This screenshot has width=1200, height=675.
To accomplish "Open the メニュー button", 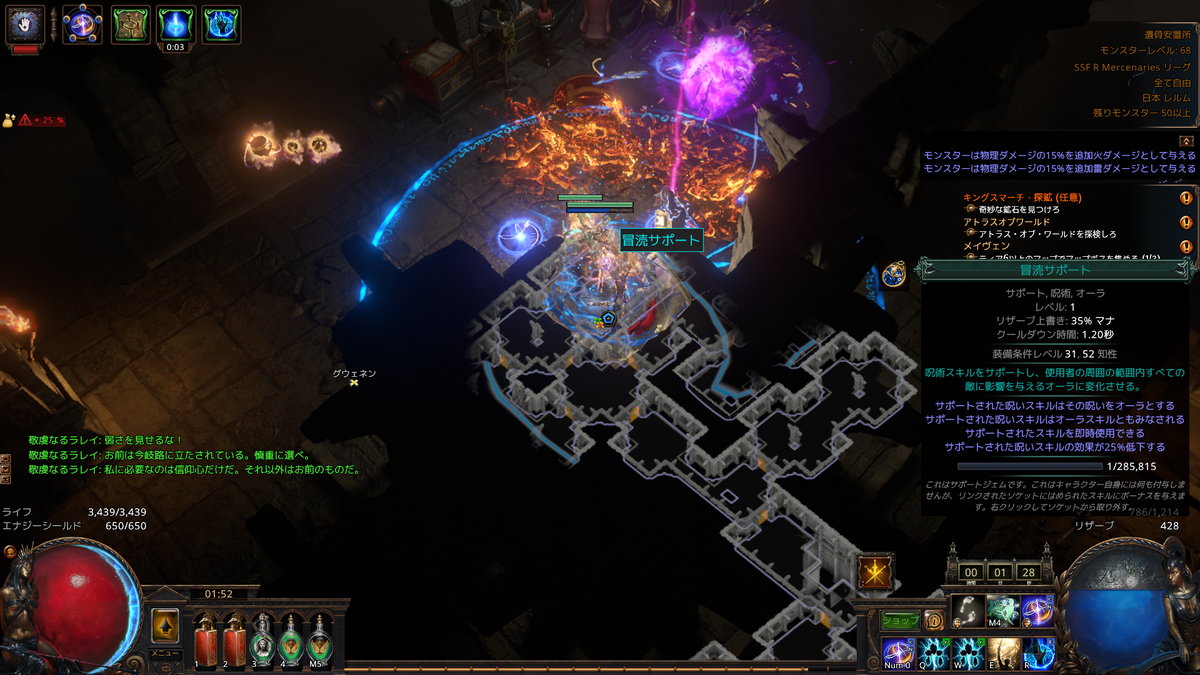I will pyautogui.click(x=165, y=653).
